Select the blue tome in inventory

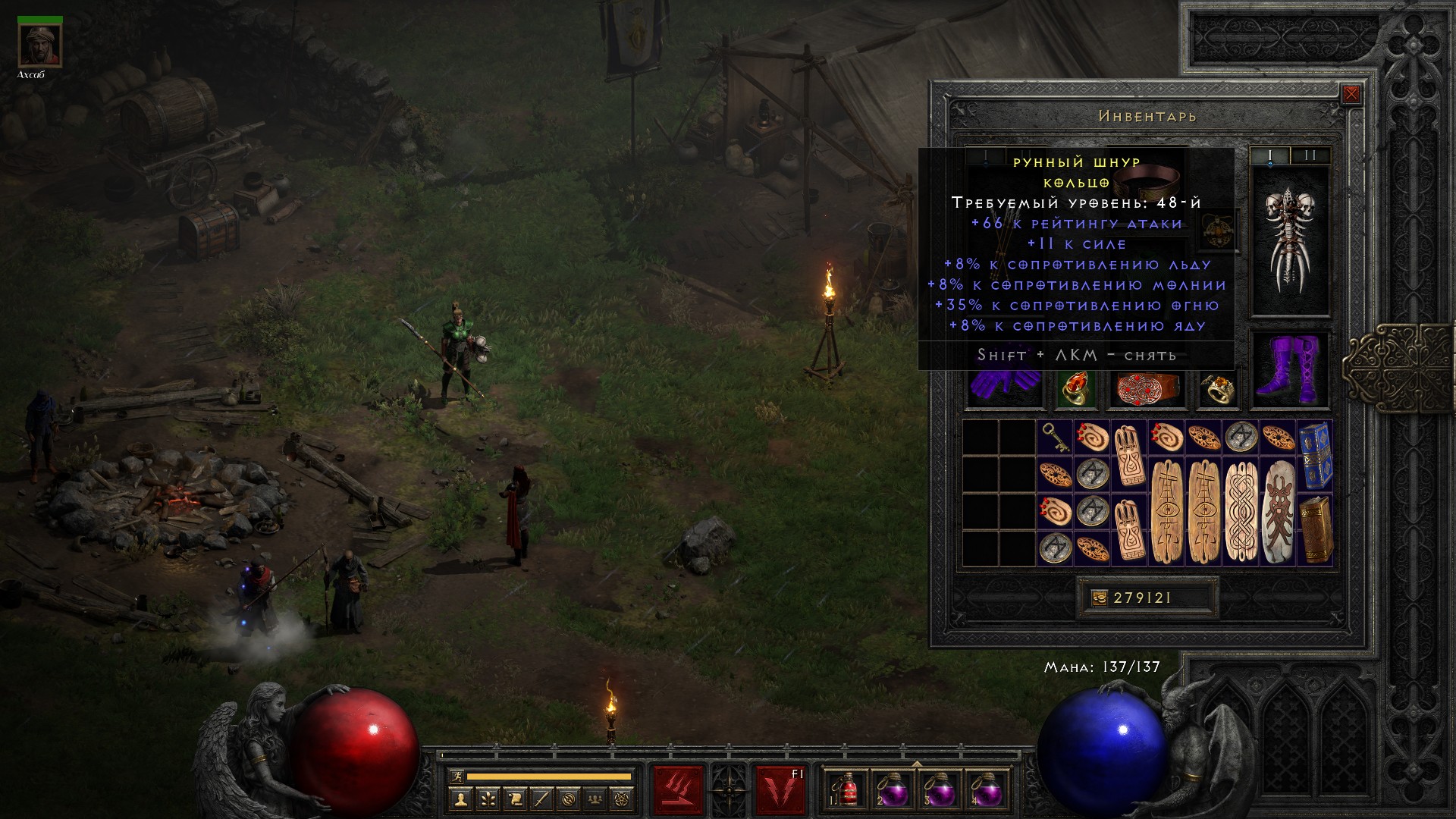pyautogui.click(x=1314, y=455)
